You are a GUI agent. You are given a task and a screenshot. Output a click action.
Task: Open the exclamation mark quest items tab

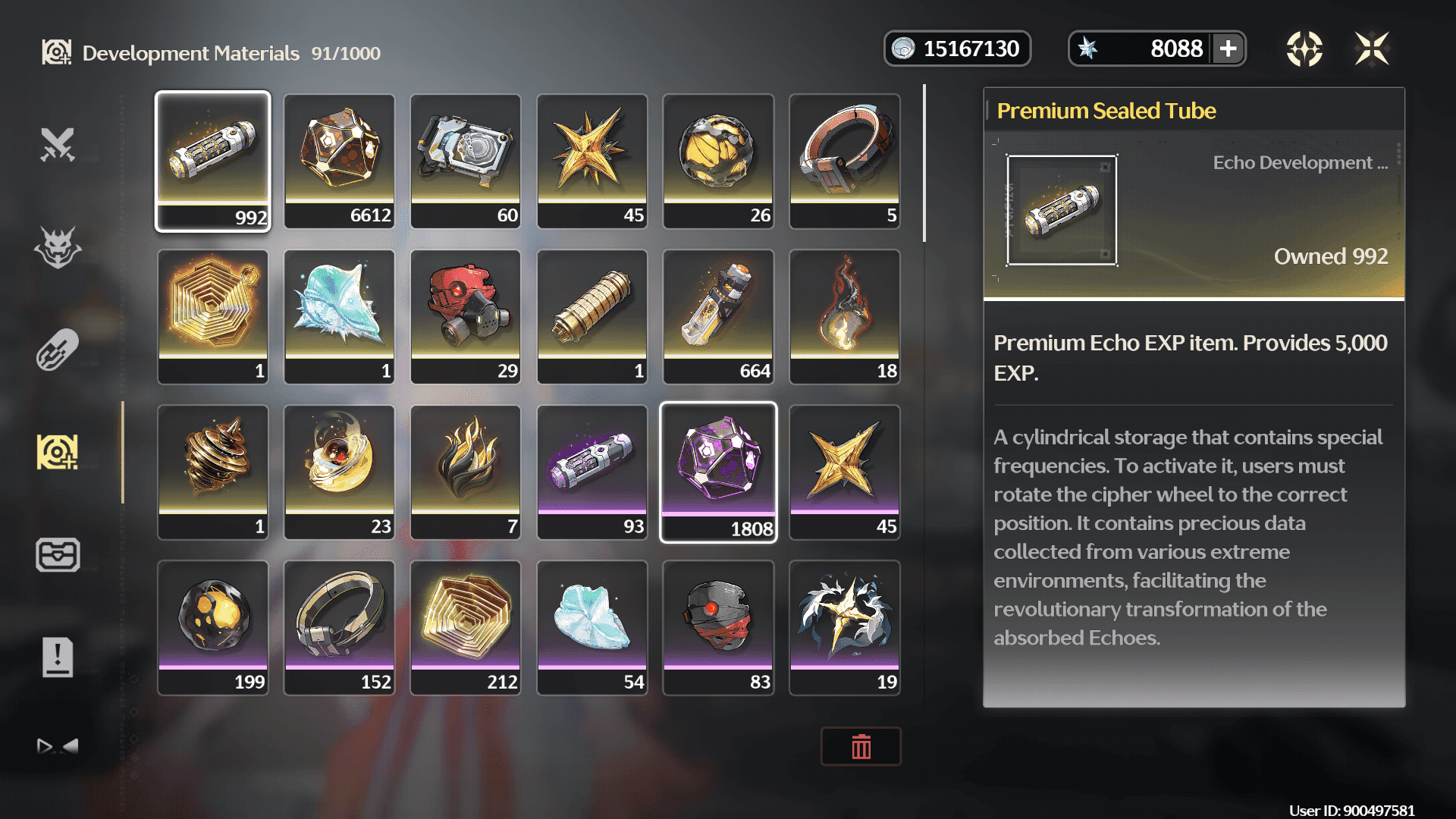pos(58,657)
